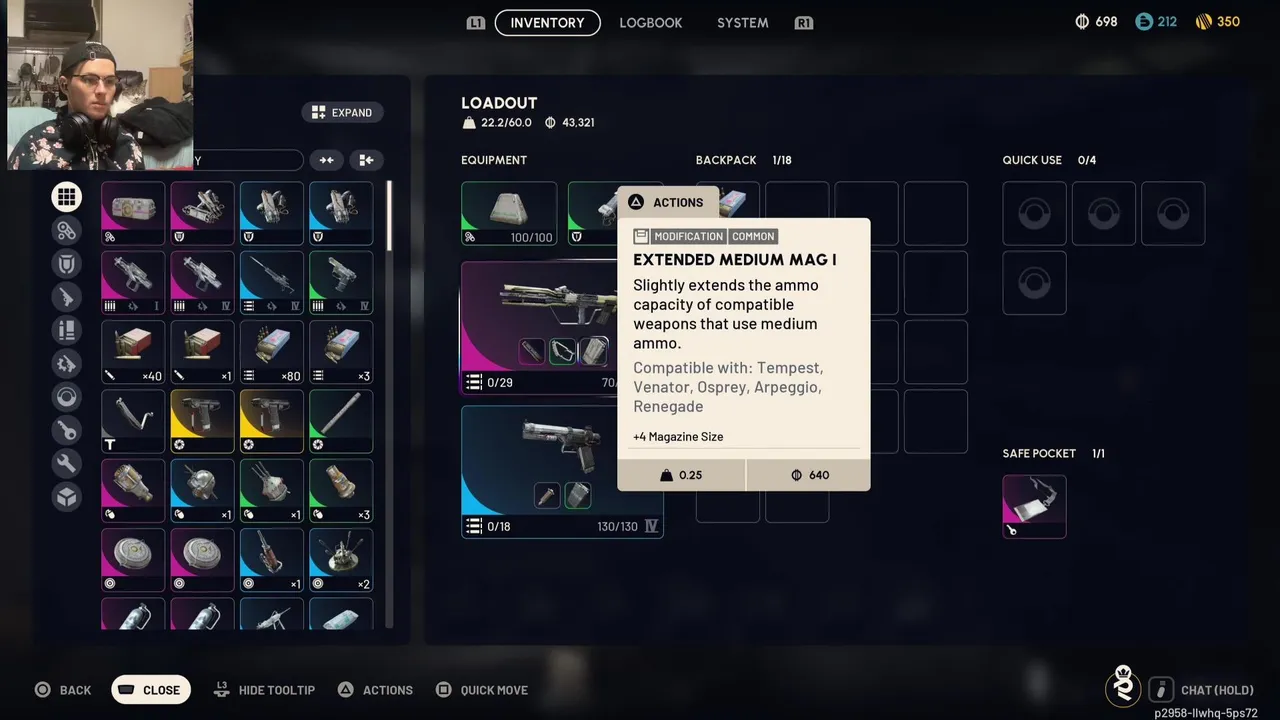Select the Inventory tab
Image resolution: width=1280 pixels, height=720 pixels.
(547, 23)
